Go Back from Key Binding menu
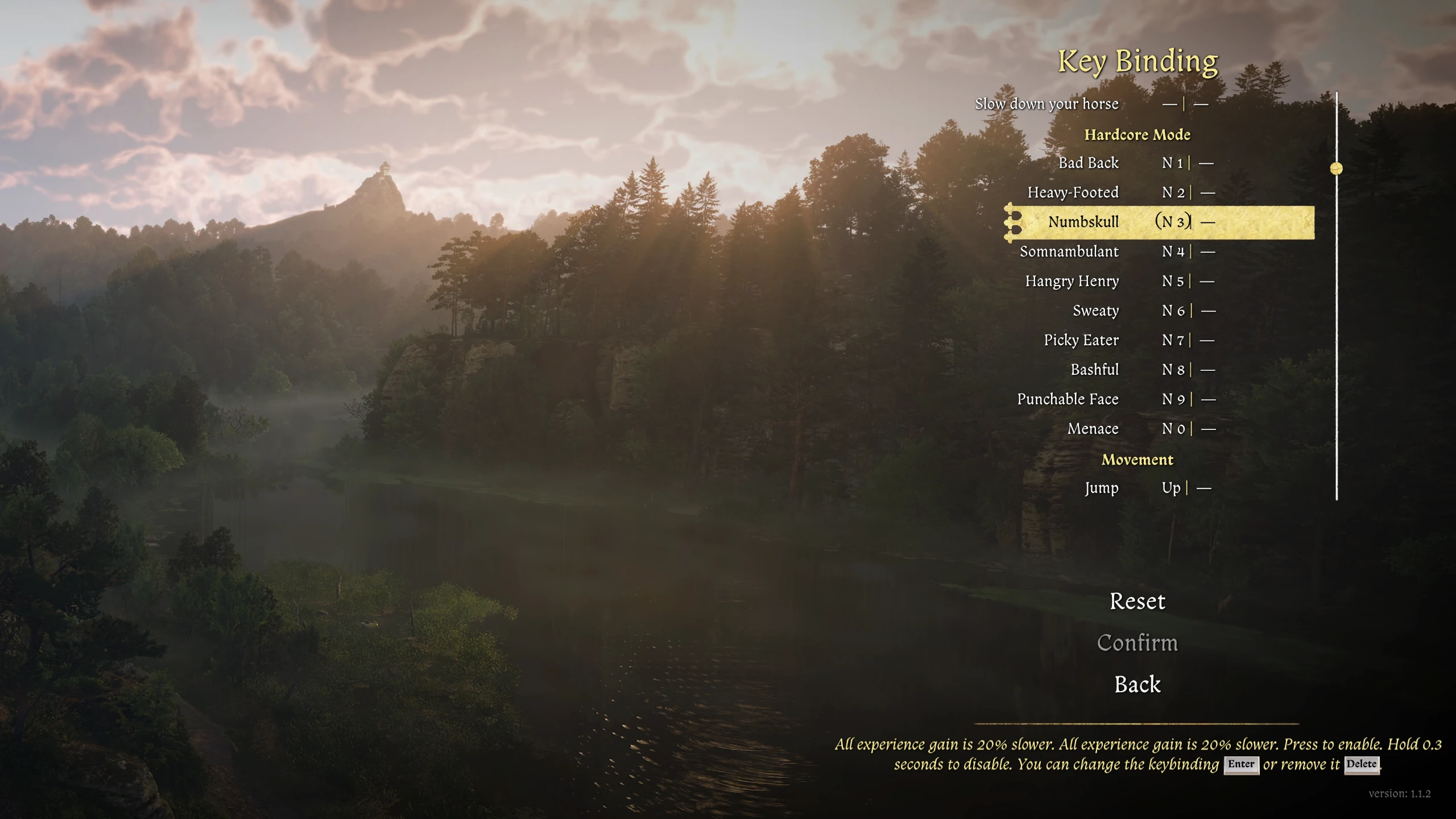This screenshot has width=1456, height=819. pos(1137,684)
